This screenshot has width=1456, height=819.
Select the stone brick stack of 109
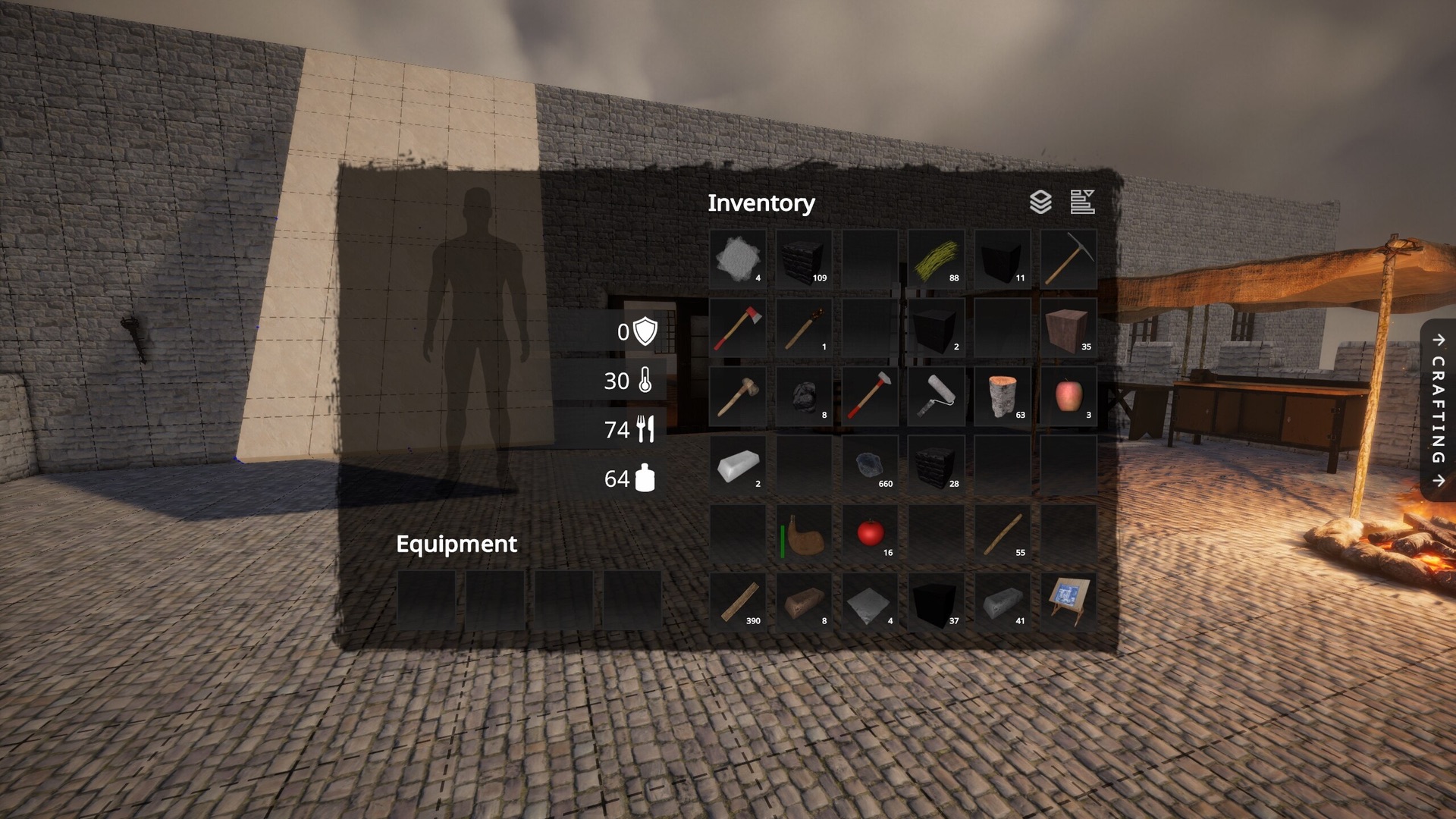click(x=804, y=259)
